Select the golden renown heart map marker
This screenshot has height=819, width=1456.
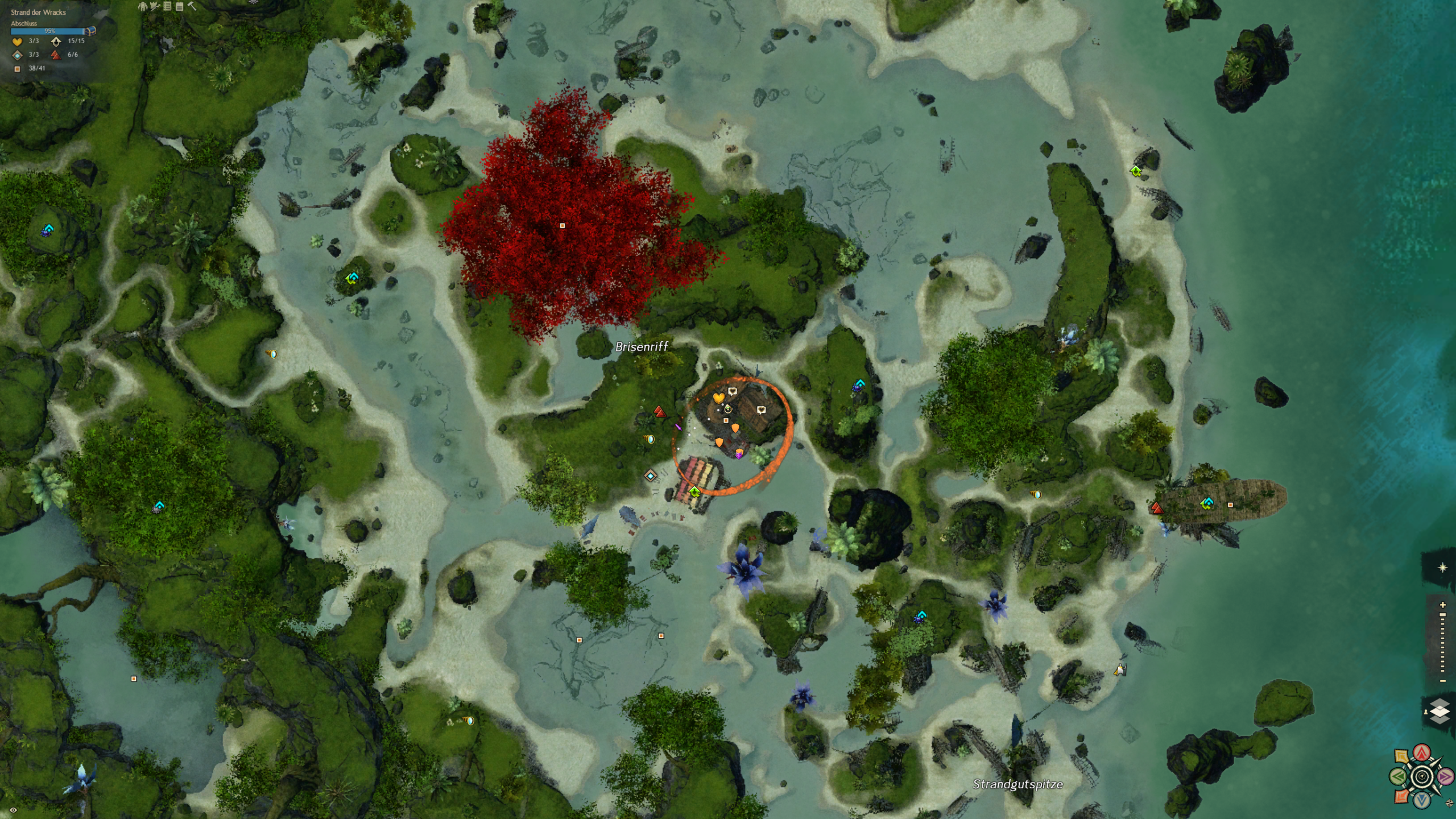718,398
